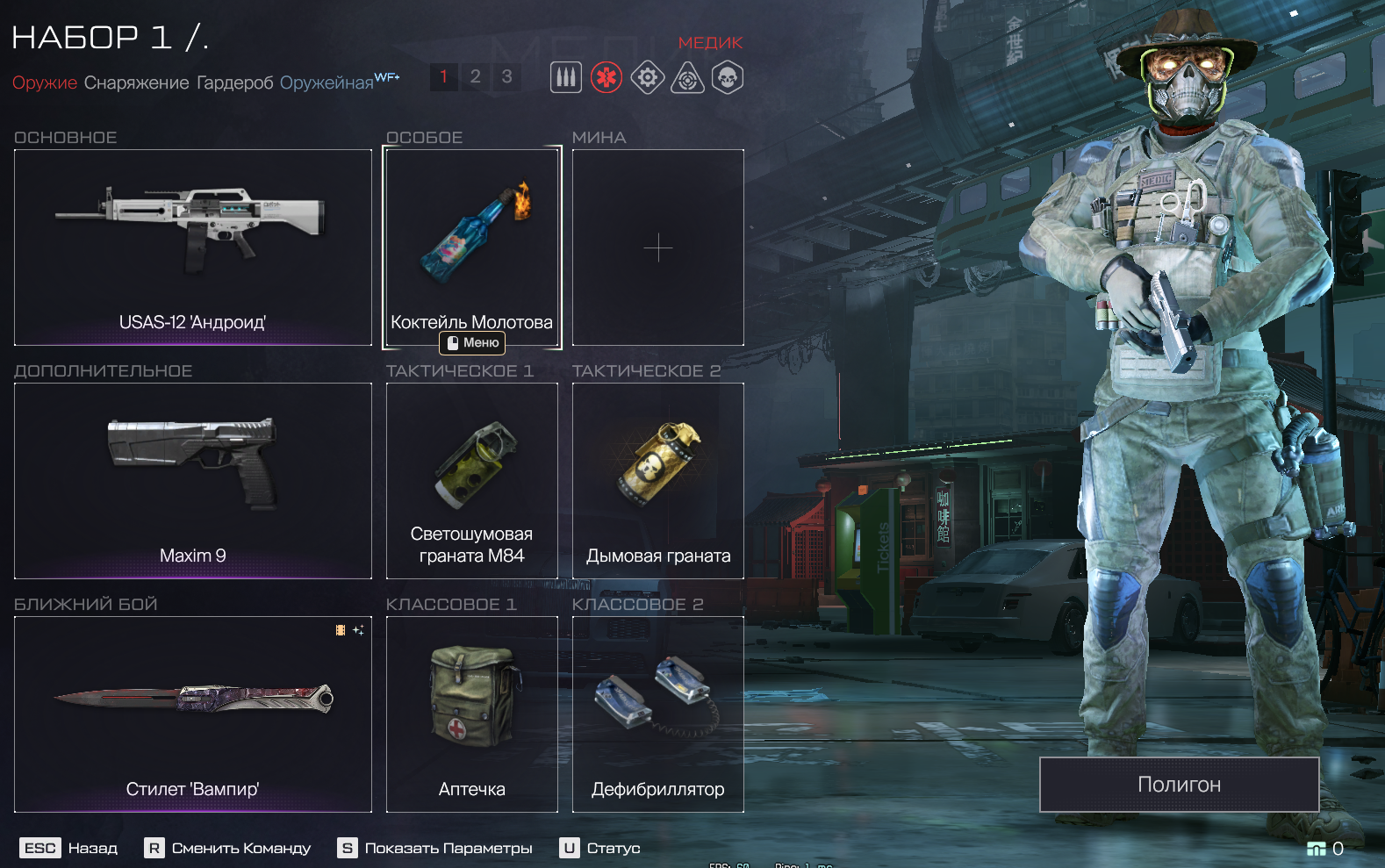Image resolution: width=1385 pixels, height=868 pixels.
Task: Choose loadout set number 2
Action: click(475, 77)
